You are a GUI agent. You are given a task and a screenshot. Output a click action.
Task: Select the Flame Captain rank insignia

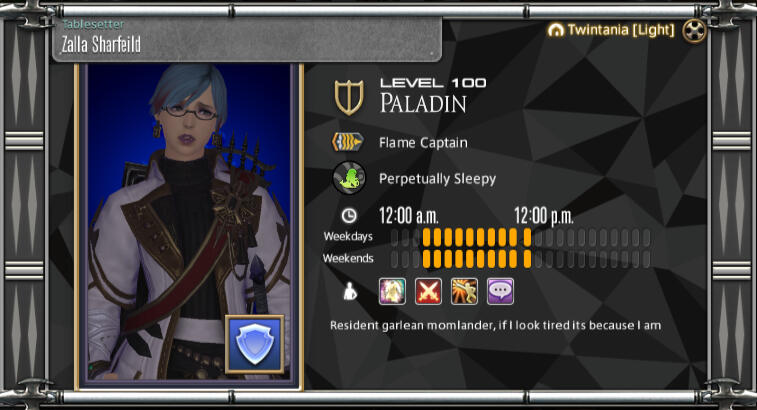tap(348, 143)
